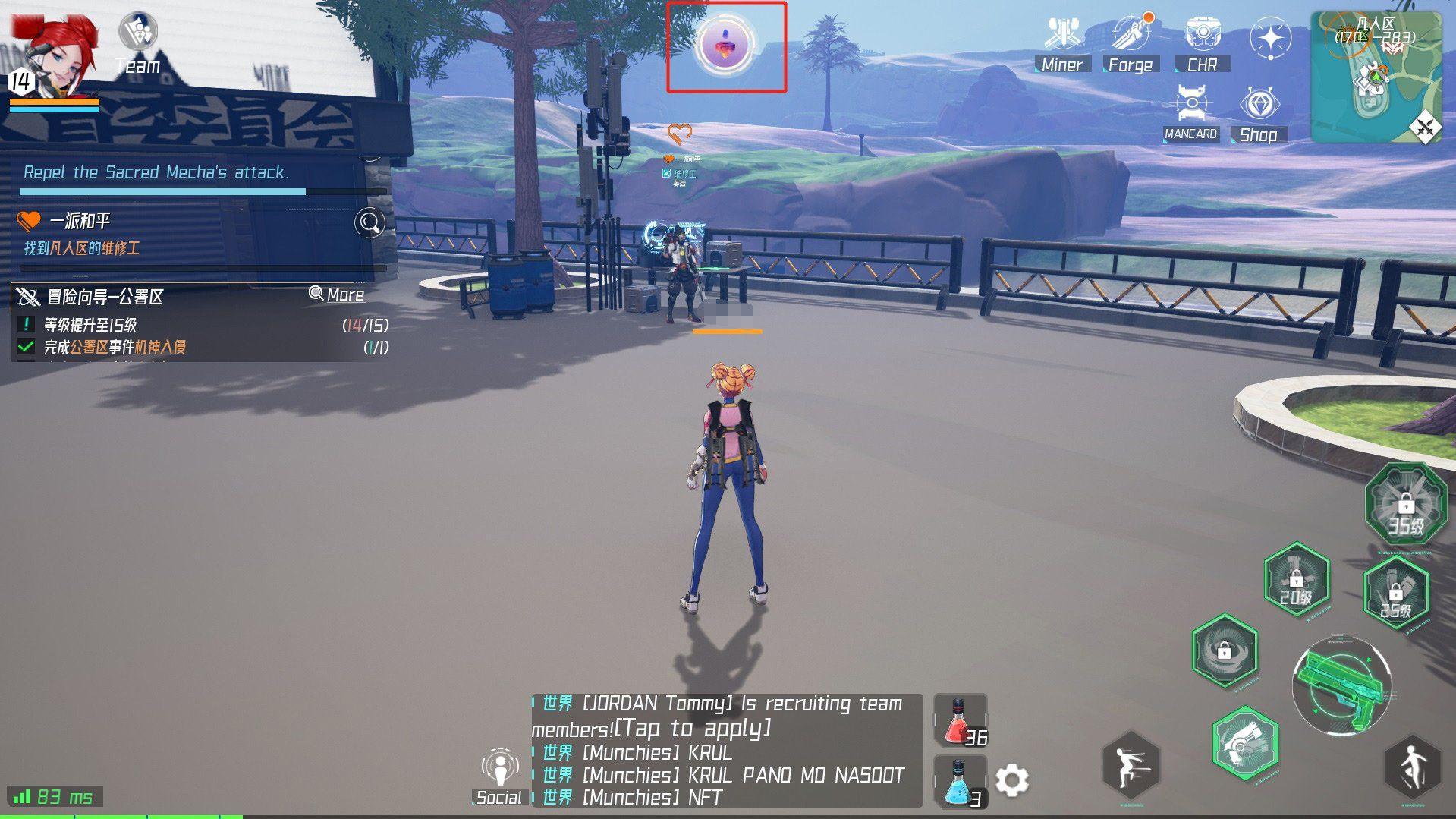1456x819 pixels.
Task: Show More adventure guide entries
Action: click(x=337, y=295)
